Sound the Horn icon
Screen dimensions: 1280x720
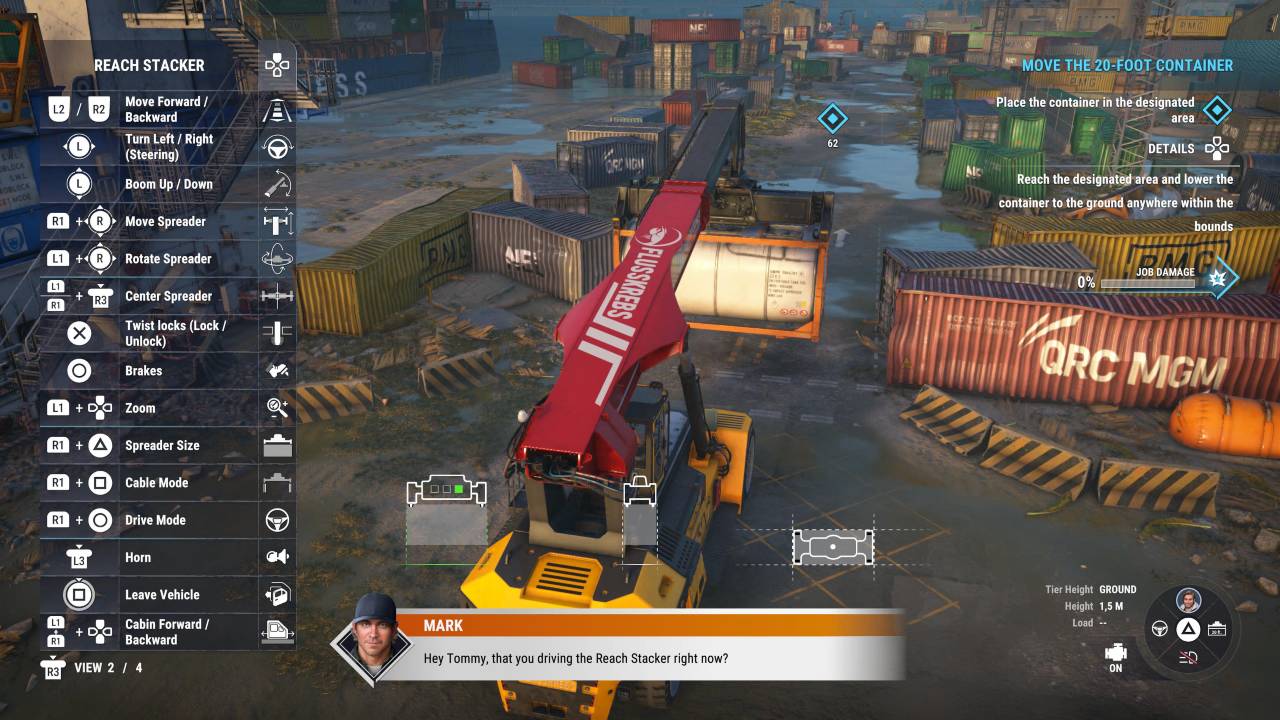(x=277, y=557)
